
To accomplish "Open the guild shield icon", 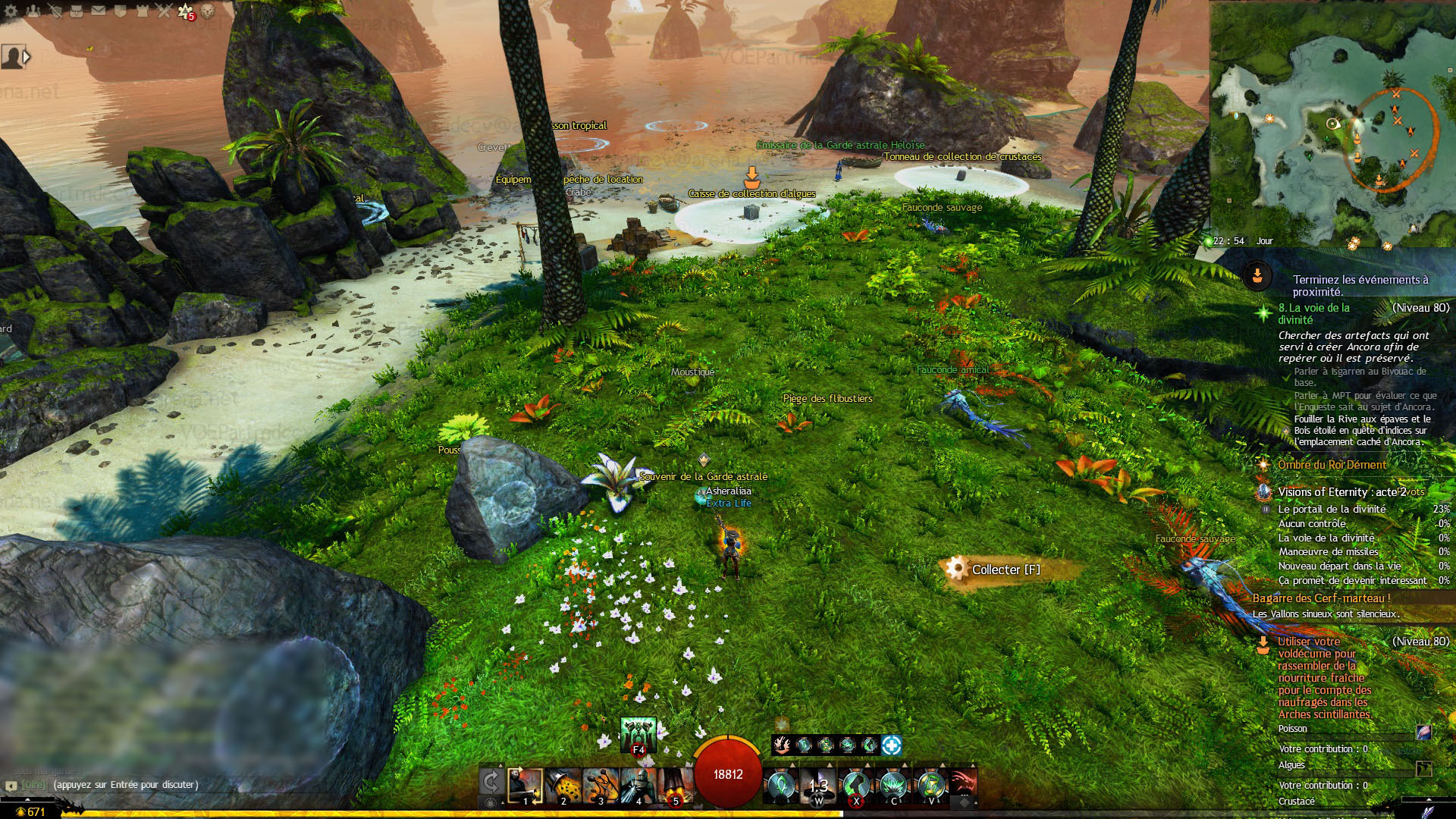I will pos(120,11).
